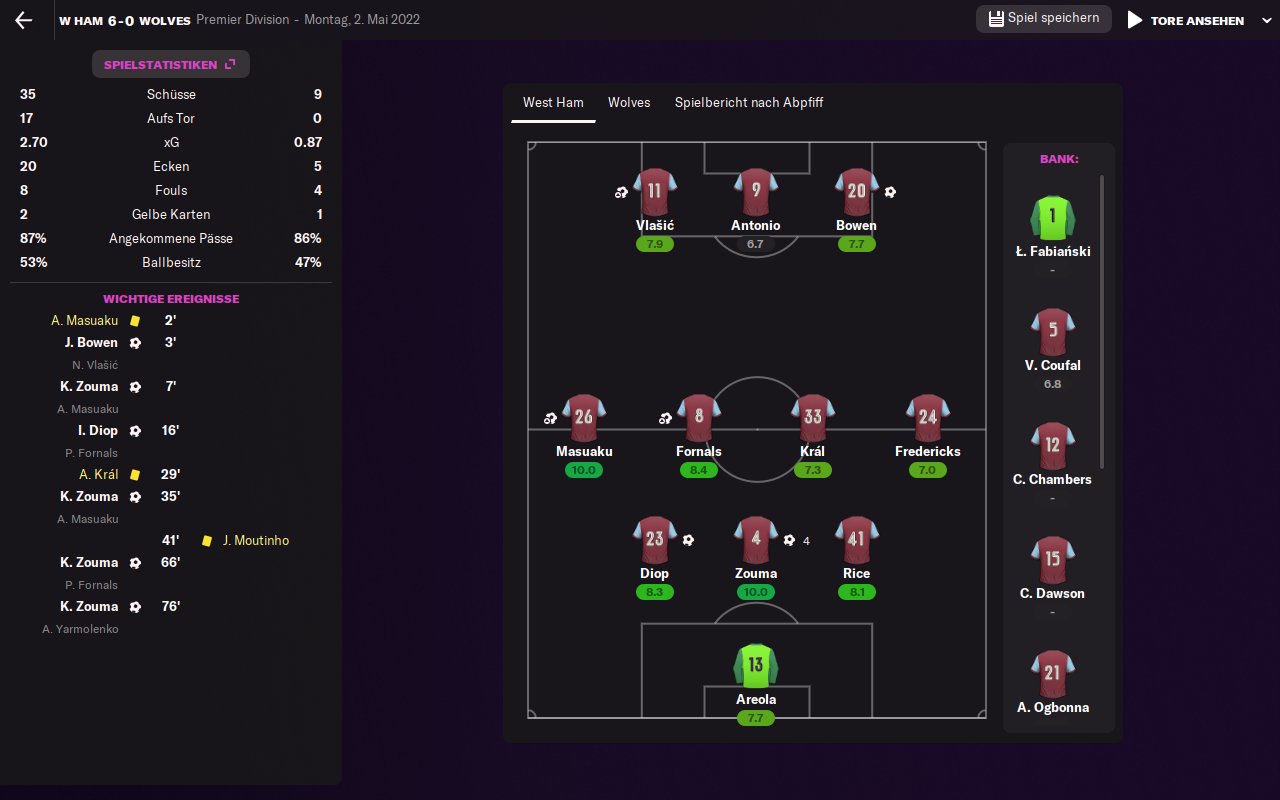Click J. Bowen's 3rd minute goal event
This screenshot has width=1280, height=800.
(x=98, y=343)
